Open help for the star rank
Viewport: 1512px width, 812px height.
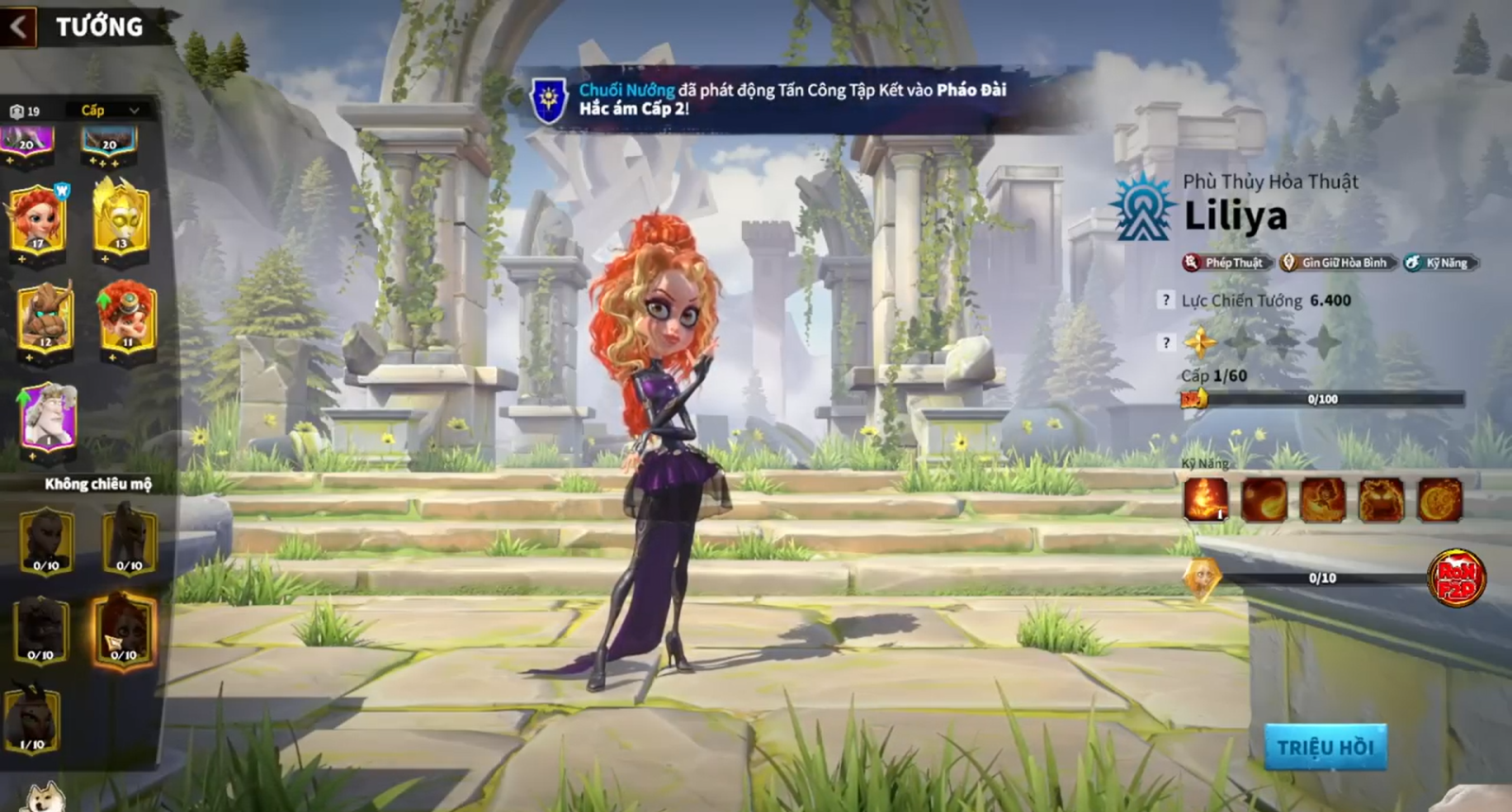click(x=1166, y=342)
